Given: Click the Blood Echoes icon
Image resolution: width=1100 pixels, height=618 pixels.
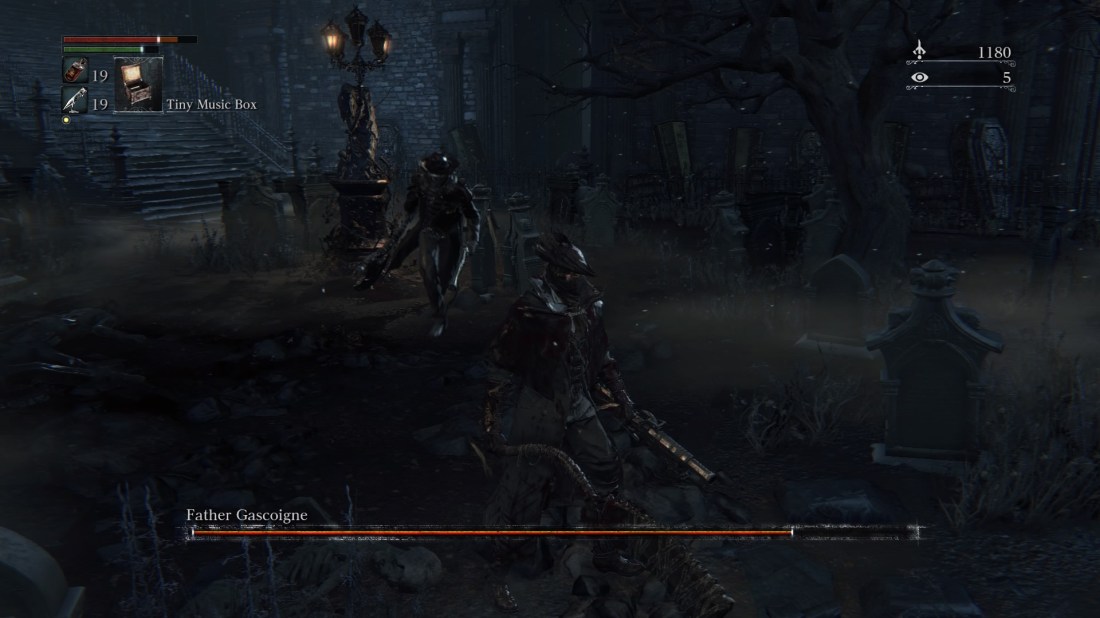Looking at the screenshot, I should point(920,52).
